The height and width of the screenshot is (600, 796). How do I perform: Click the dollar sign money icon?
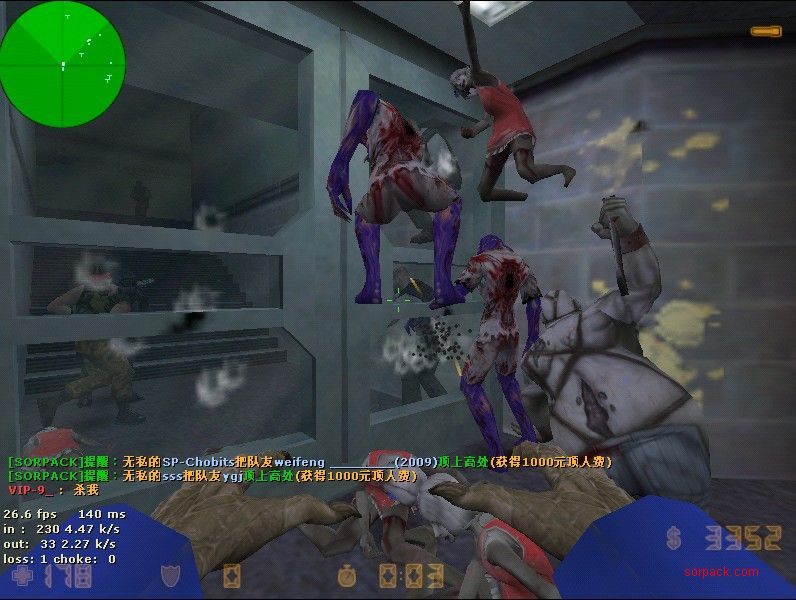pyautogui.click(x=674, y=540)
